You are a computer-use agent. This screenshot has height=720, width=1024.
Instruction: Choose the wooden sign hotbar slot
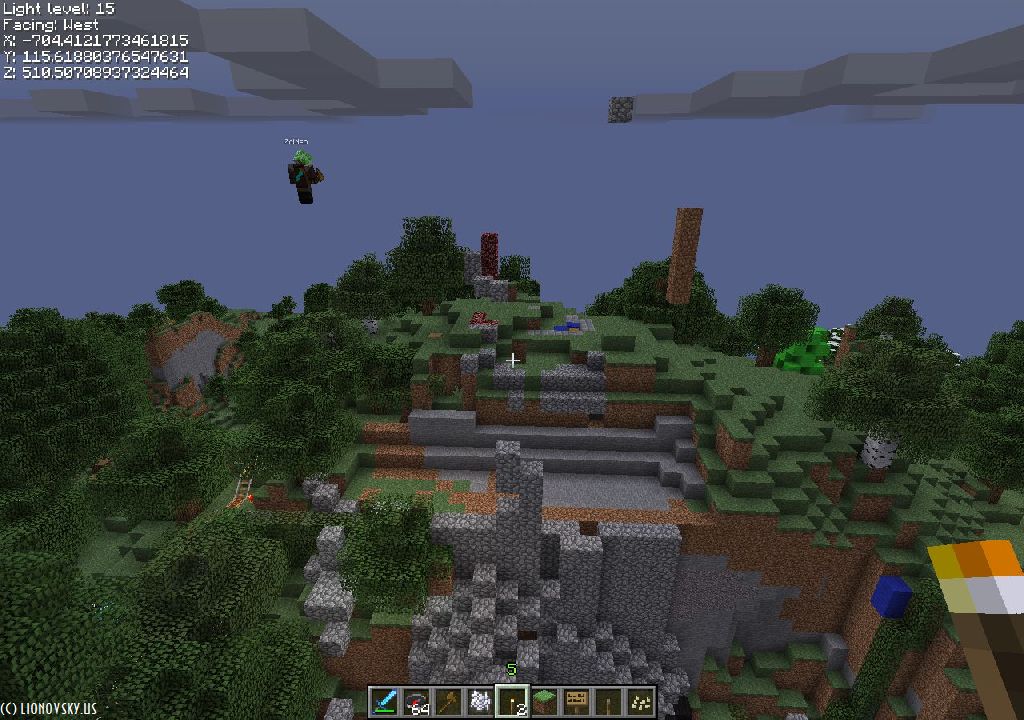point(576,701)
